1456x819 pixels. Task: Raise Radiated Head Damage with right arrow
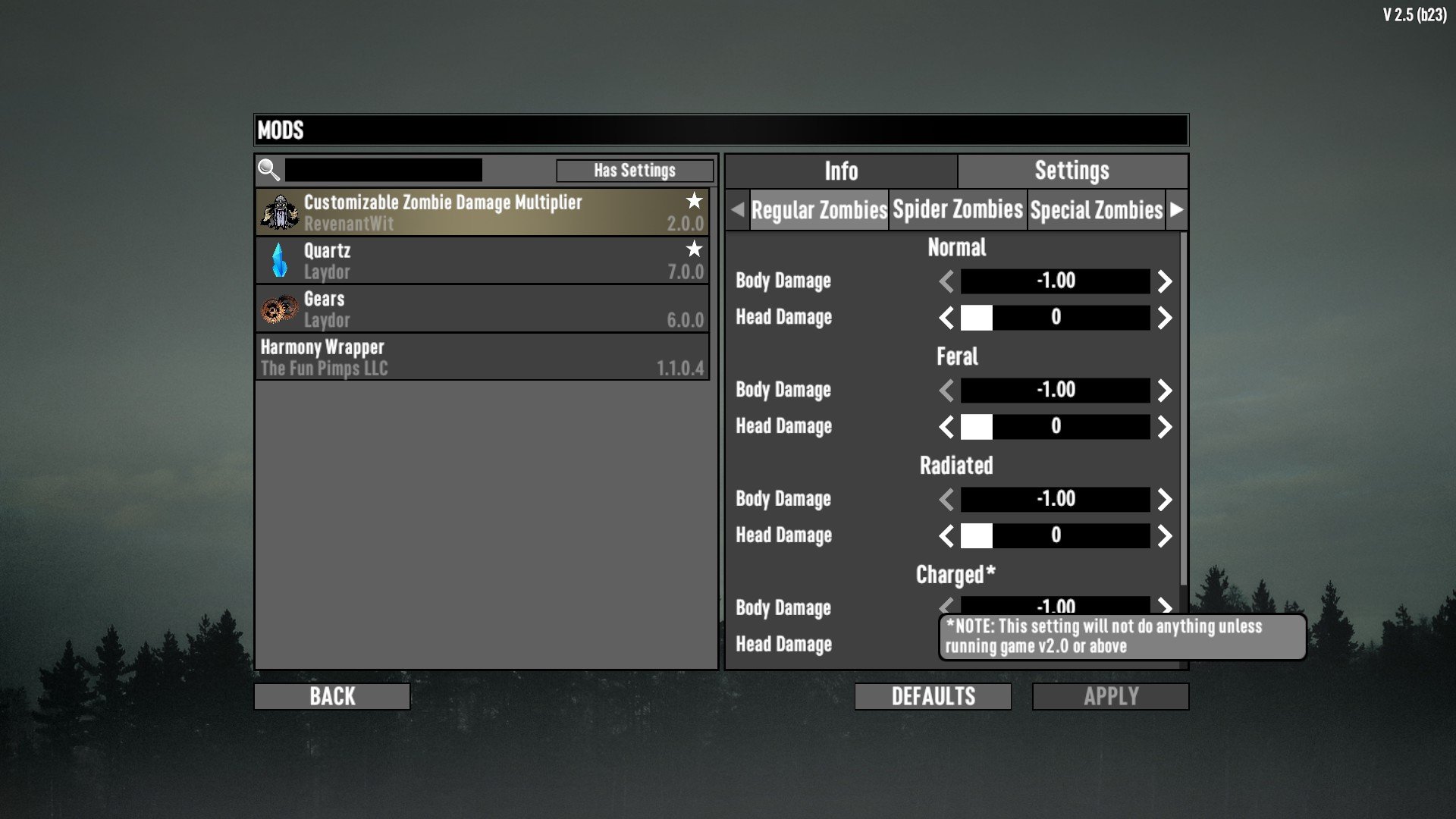[x=1165, y=536]
